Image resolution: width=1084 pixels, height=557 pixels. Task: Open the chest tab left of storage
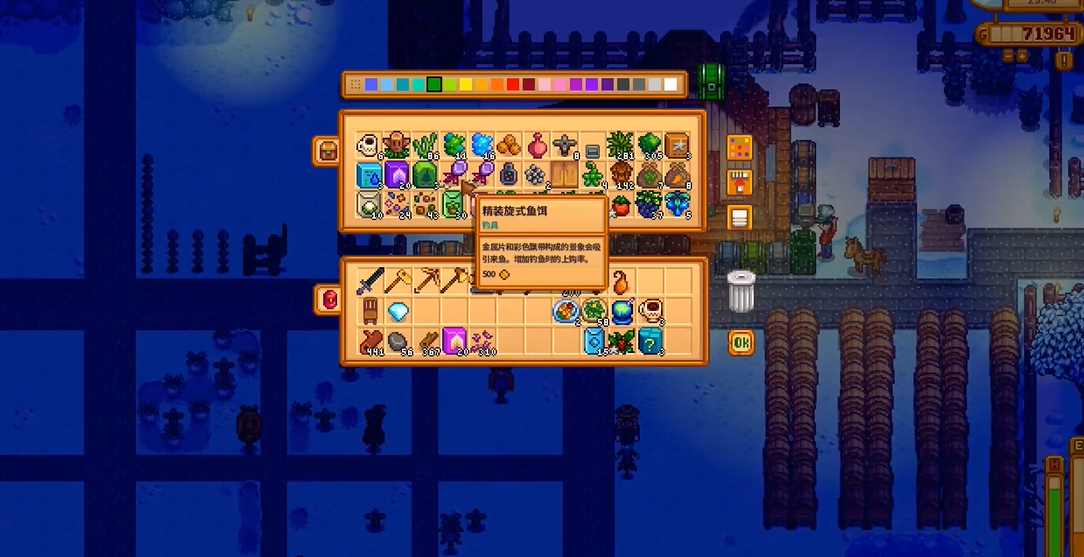point(326,151)
